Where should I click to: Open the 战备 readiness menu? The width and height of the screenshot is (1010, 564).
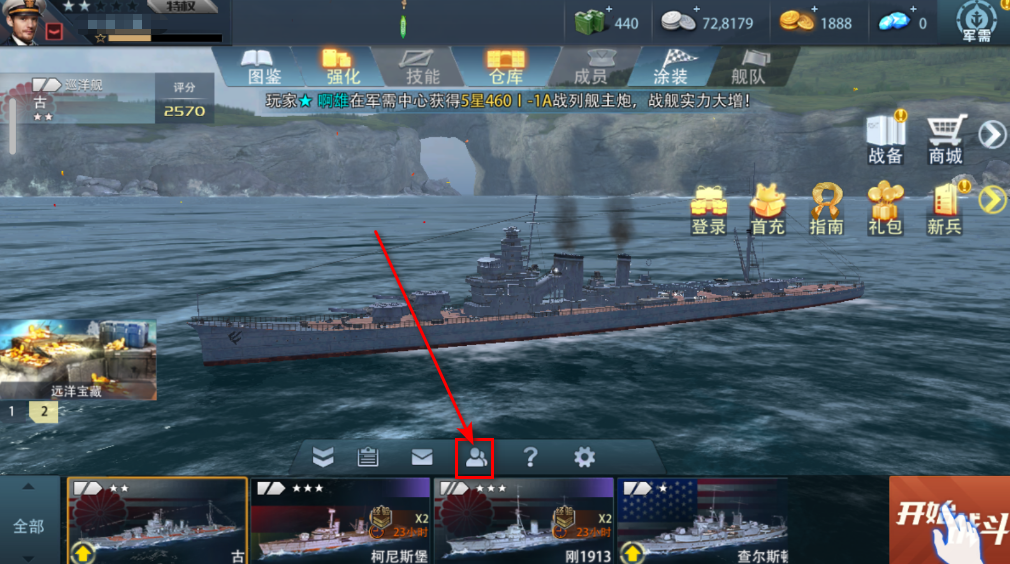886,138
